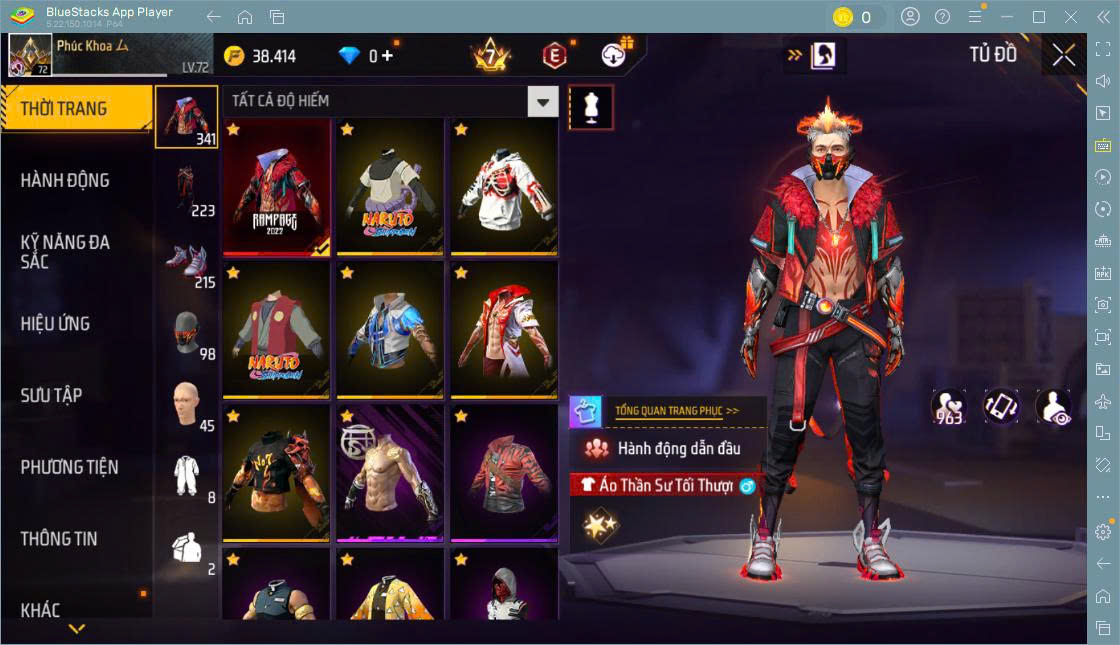
Task: Select the Hiệu Ứng menu entry
Action: (56, 324)
